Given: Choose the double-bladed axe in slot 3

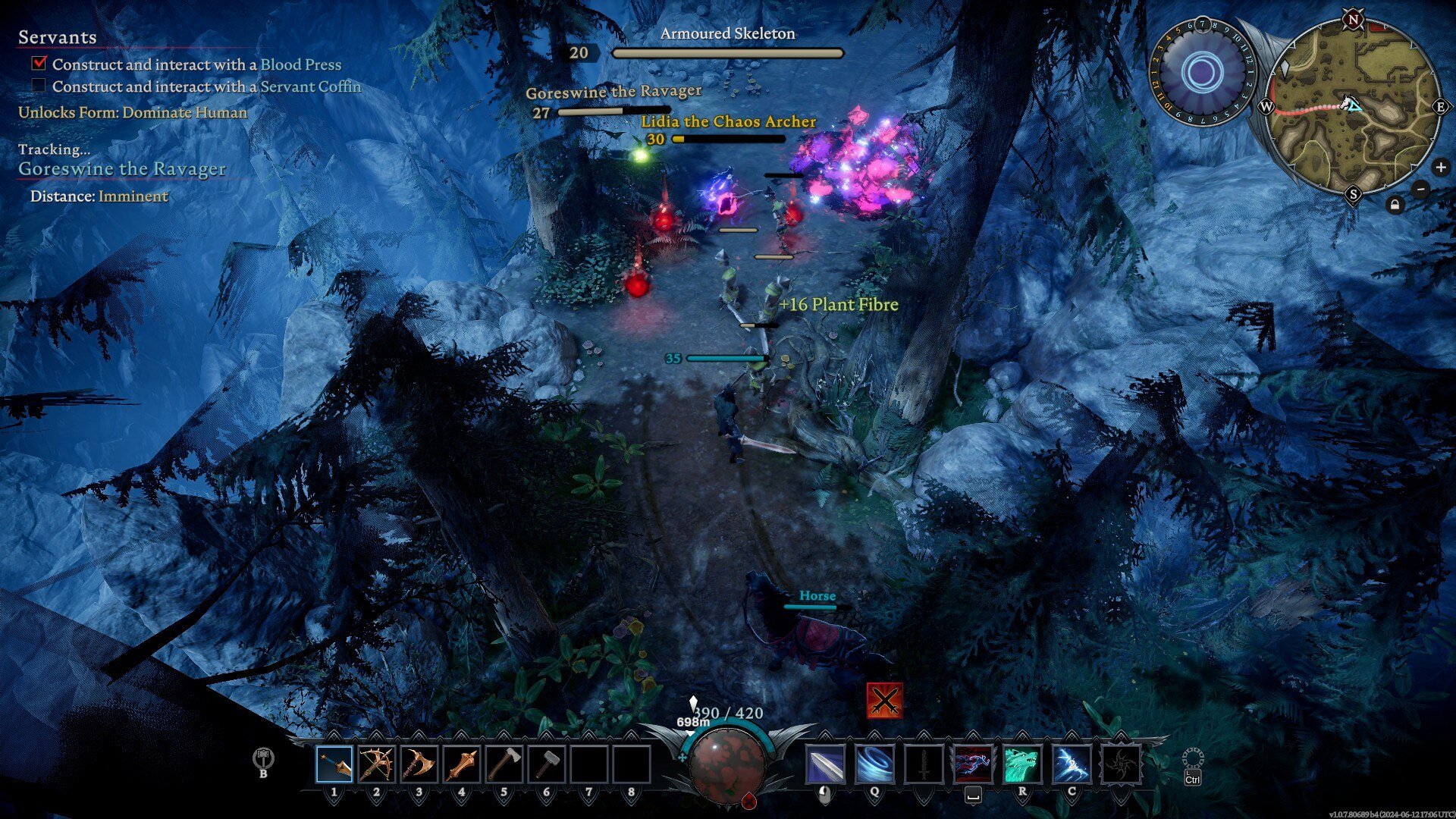Looking at the screenshot, I should 419,764.
